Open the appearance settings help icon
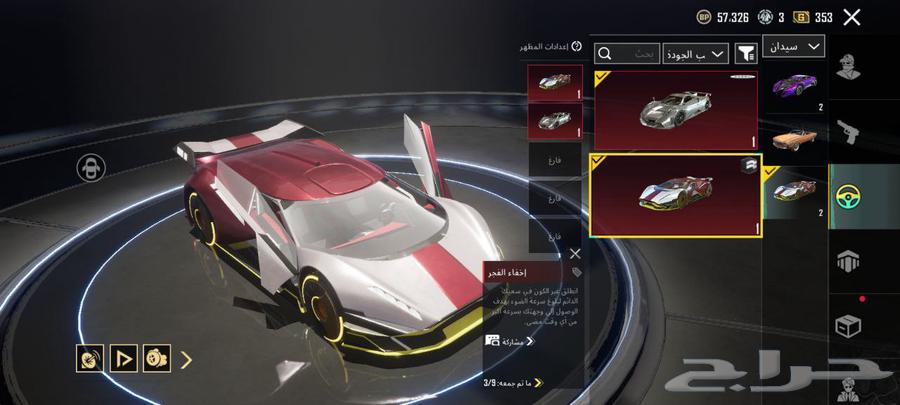This screenshot has width=900, height=405. [x=576, y=46]
